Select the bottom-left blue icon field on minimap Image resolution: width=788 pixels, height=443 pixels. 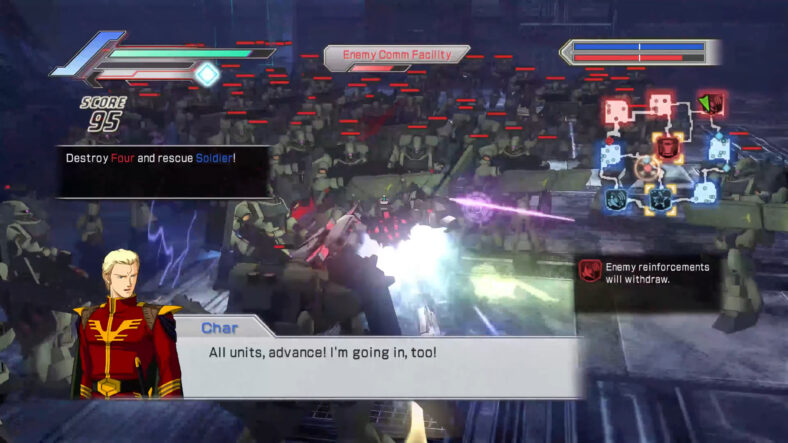(x=615, y=199)
